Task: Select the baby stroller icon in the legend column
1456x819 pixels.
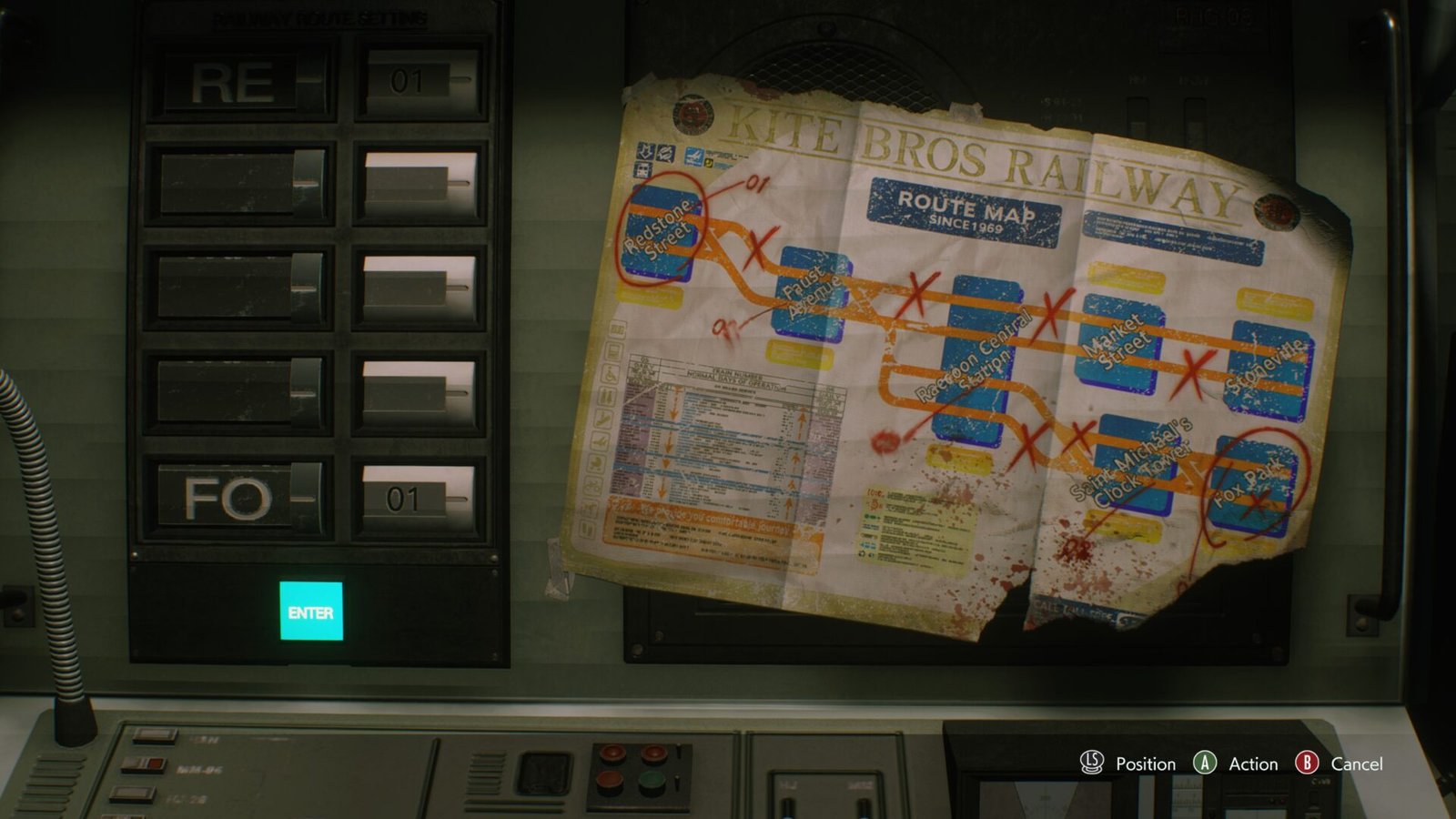Action: pyautogui.click(x=598, y=462)
